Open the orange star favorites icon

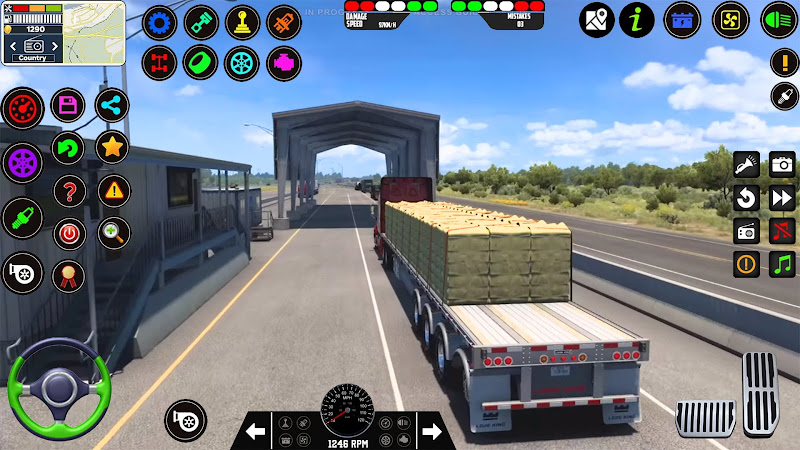tap(112, 147)
